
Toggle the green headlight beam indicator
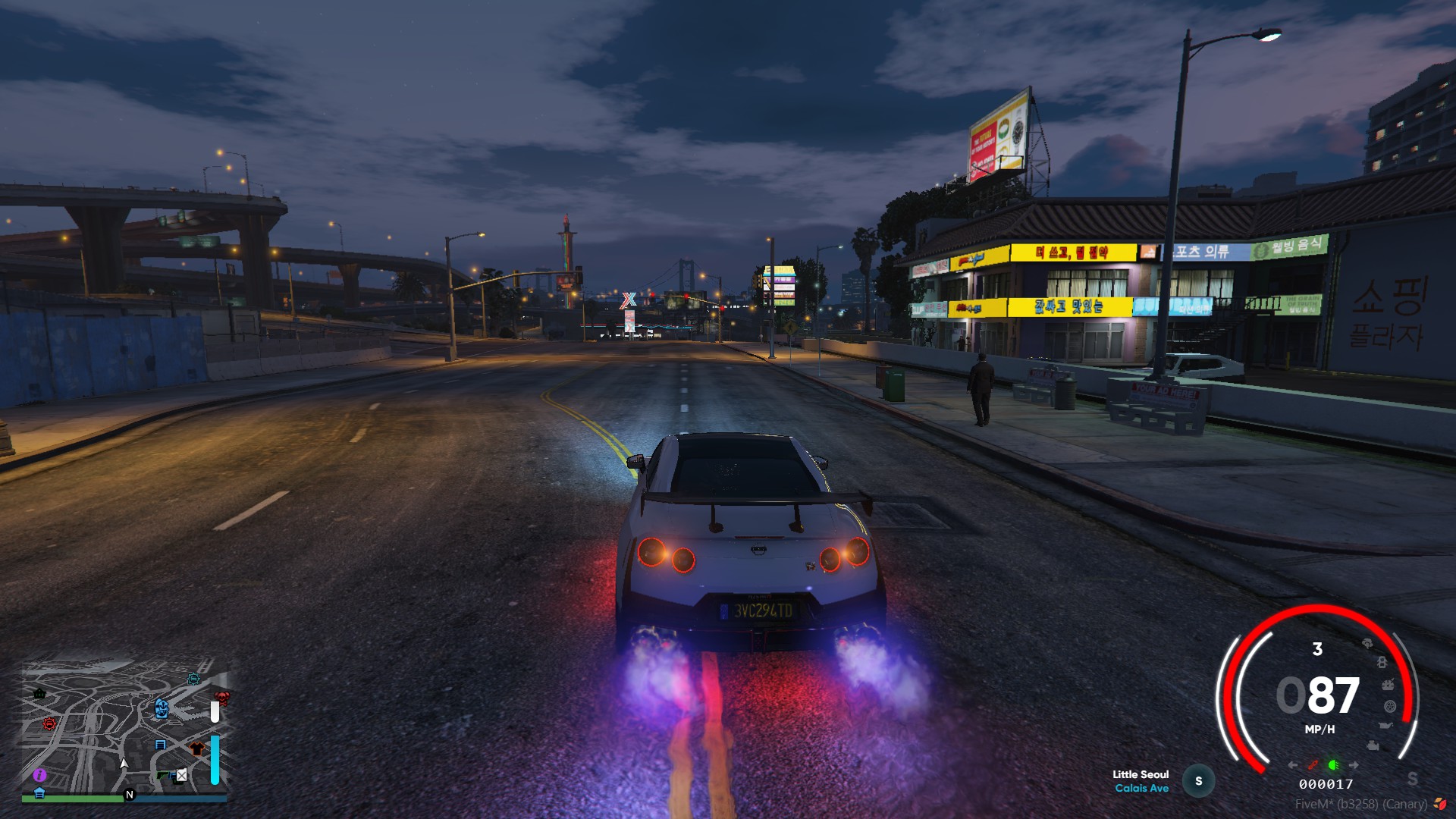1333,765
